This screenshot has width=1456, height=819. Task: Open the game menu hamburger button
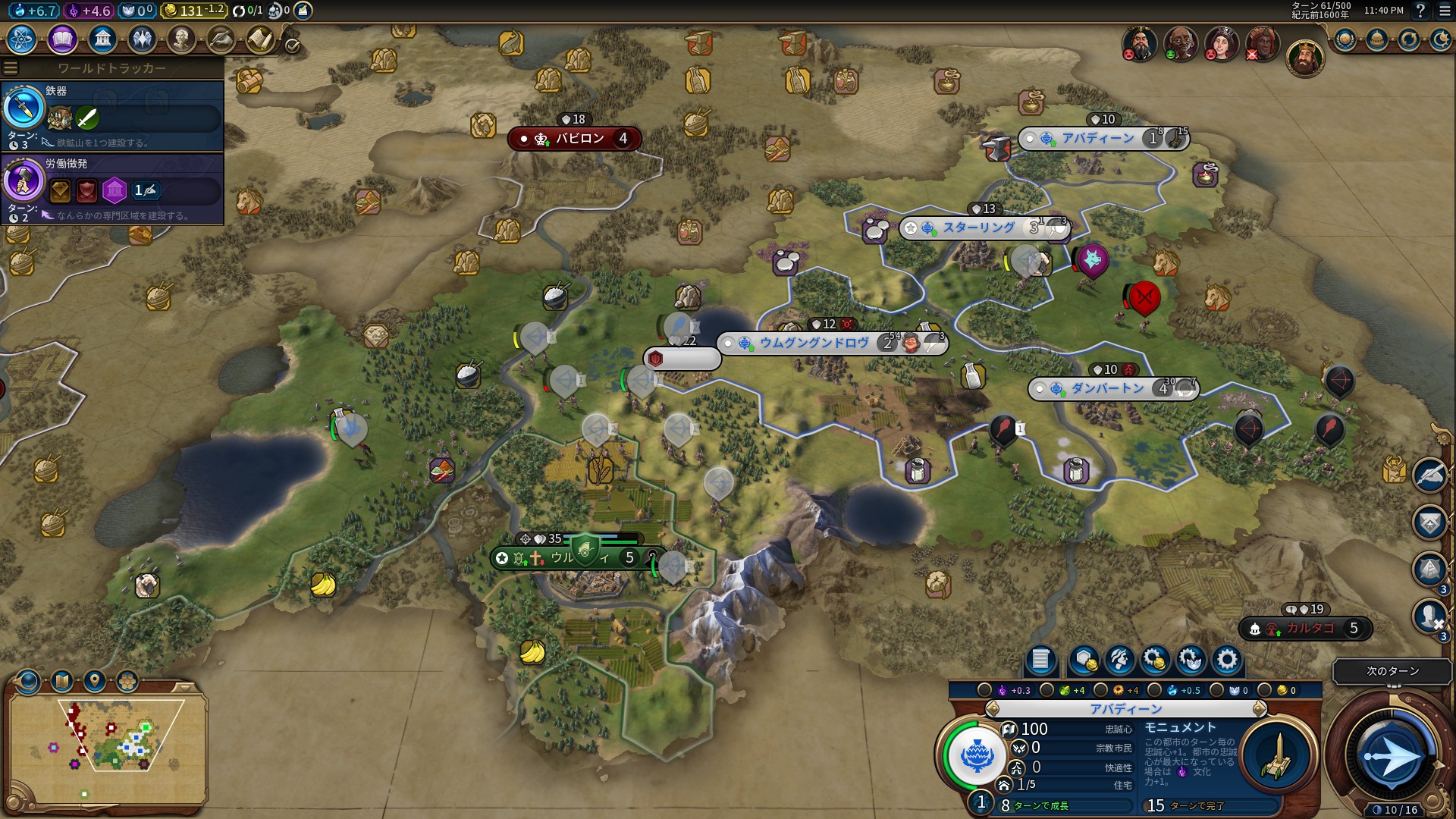(1445, 11)
